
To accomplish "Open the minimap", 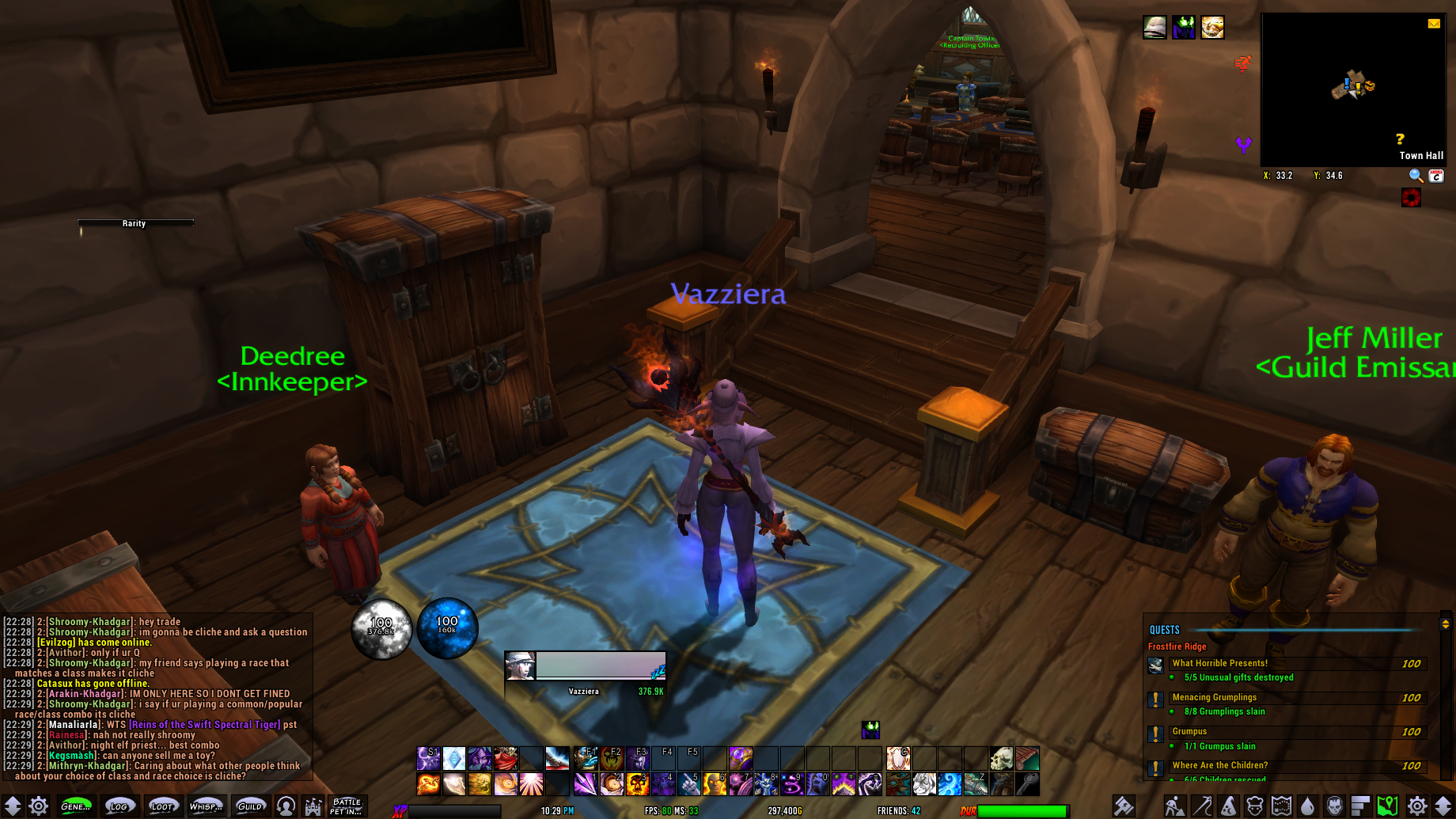I will pyautogui.click(x=1353, y=89).
